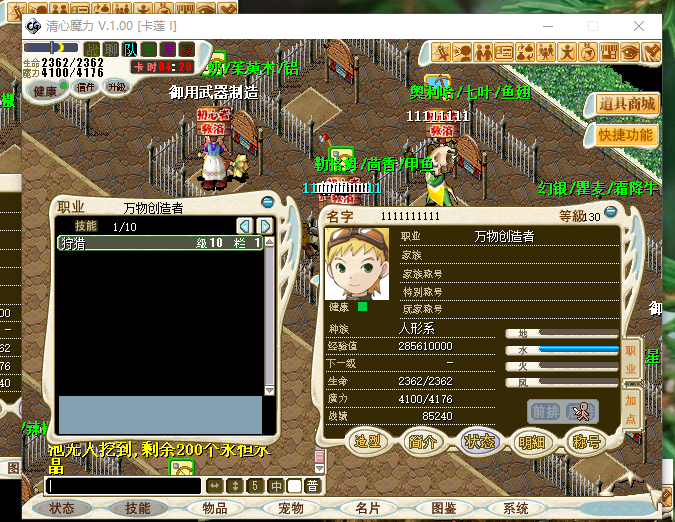Open the 道具商城 item shop
Screen dimensions: 675x522
[627, 104]
